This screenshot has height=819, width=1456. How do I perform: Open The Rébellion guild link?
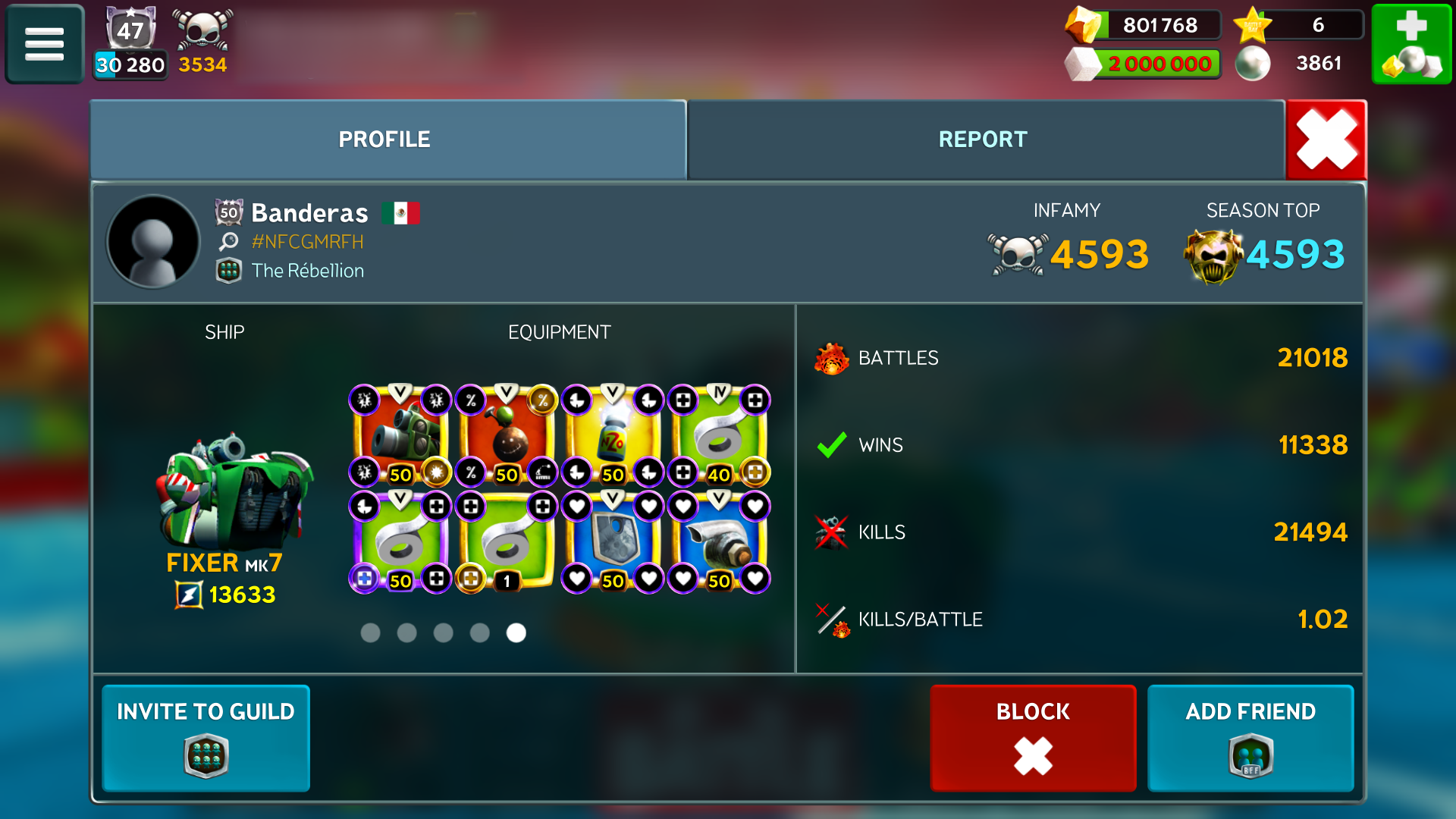(307, 271)
